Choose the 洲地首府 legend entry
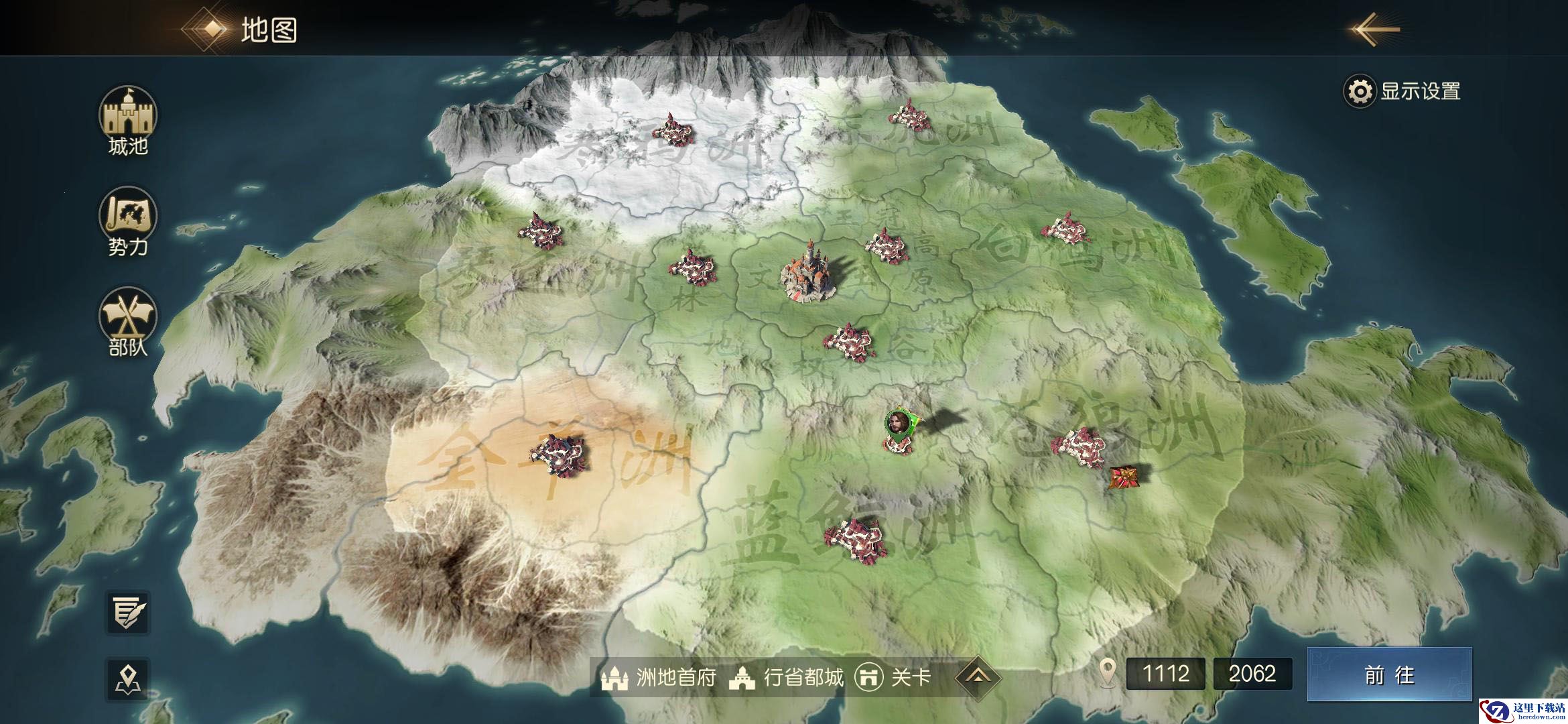Screen dimensions: 1568x724 click(x=658, y=678)
